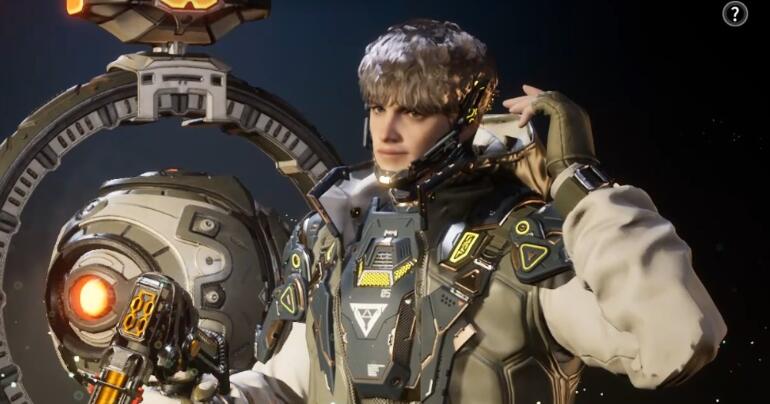Image resolution: width=770 pixels, height=404 pixels.
Task: Open the question mark help button
Action: 735,14
